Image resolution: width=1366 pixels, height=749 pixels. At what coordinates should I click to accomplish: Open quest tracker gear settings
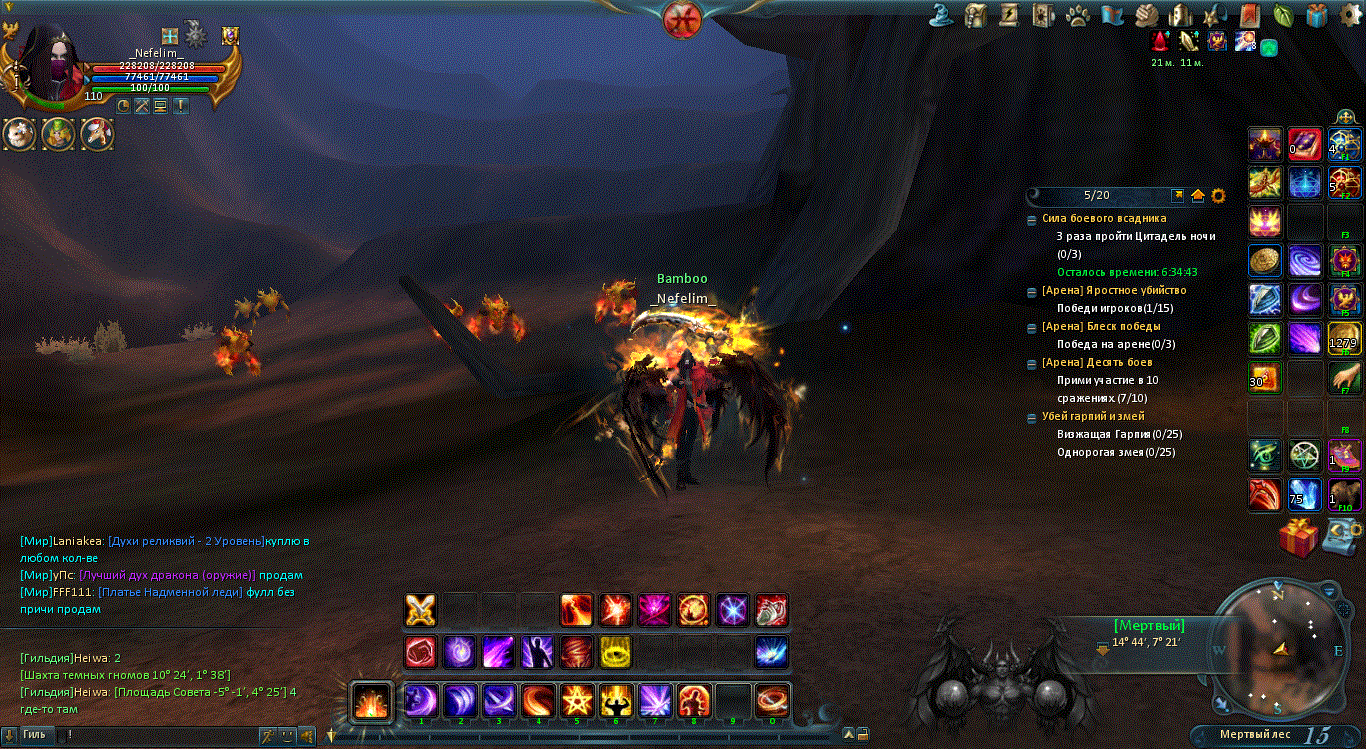(1218, 195)
